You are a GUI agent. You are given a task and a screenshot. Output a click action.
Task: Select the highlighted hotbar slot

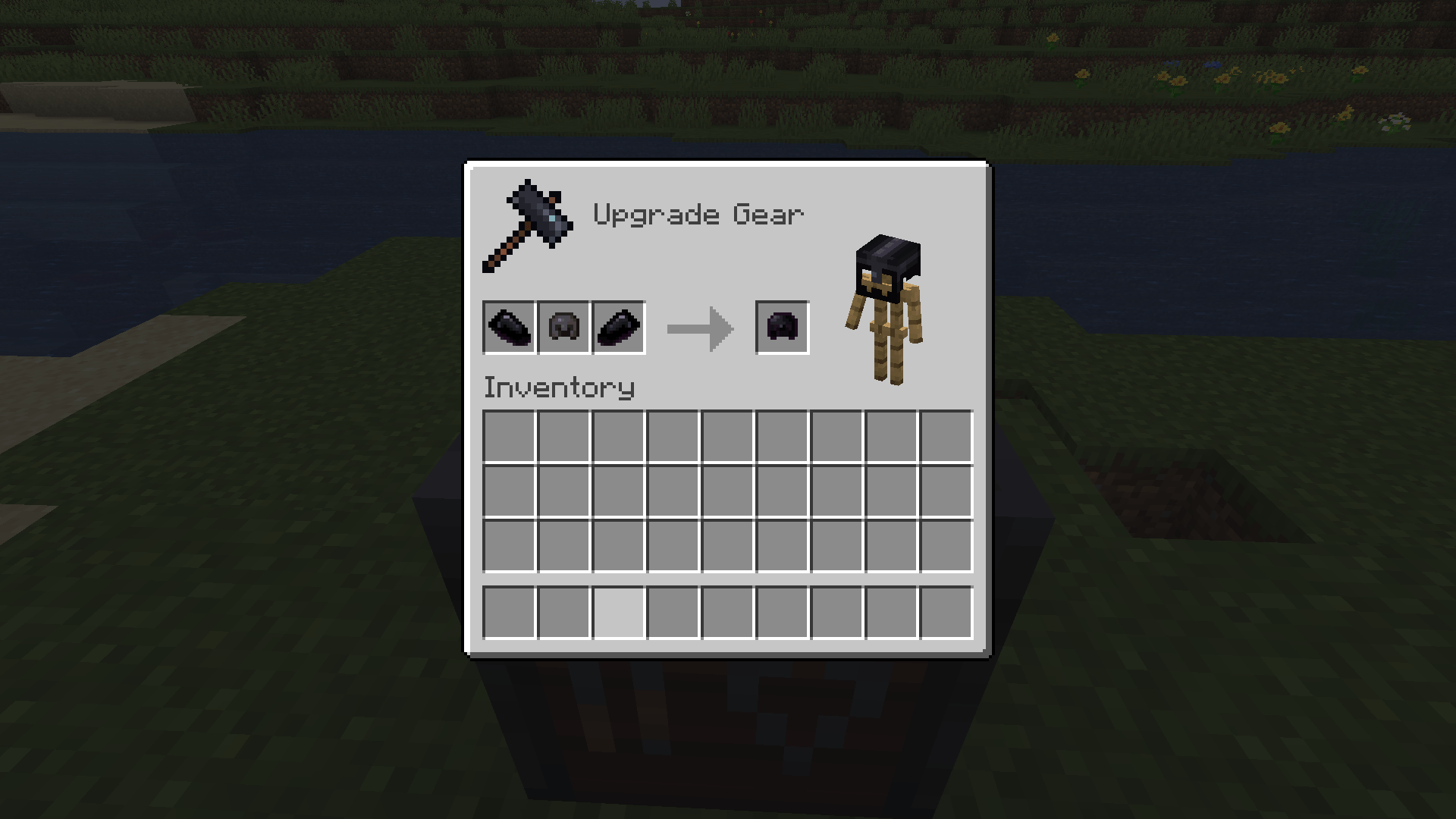pos(619,612)
